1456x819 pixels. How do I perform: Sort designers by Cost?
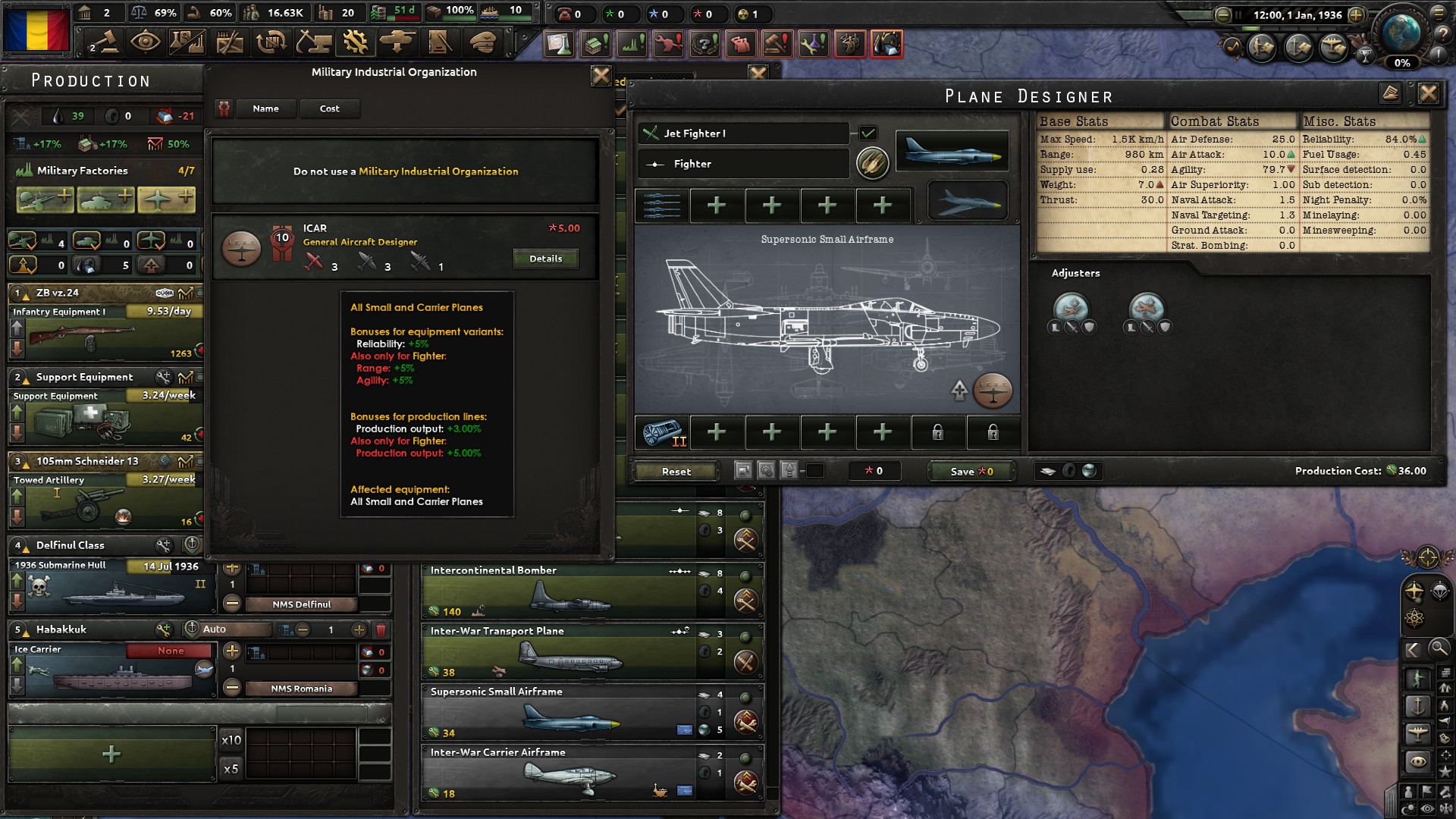330,108
